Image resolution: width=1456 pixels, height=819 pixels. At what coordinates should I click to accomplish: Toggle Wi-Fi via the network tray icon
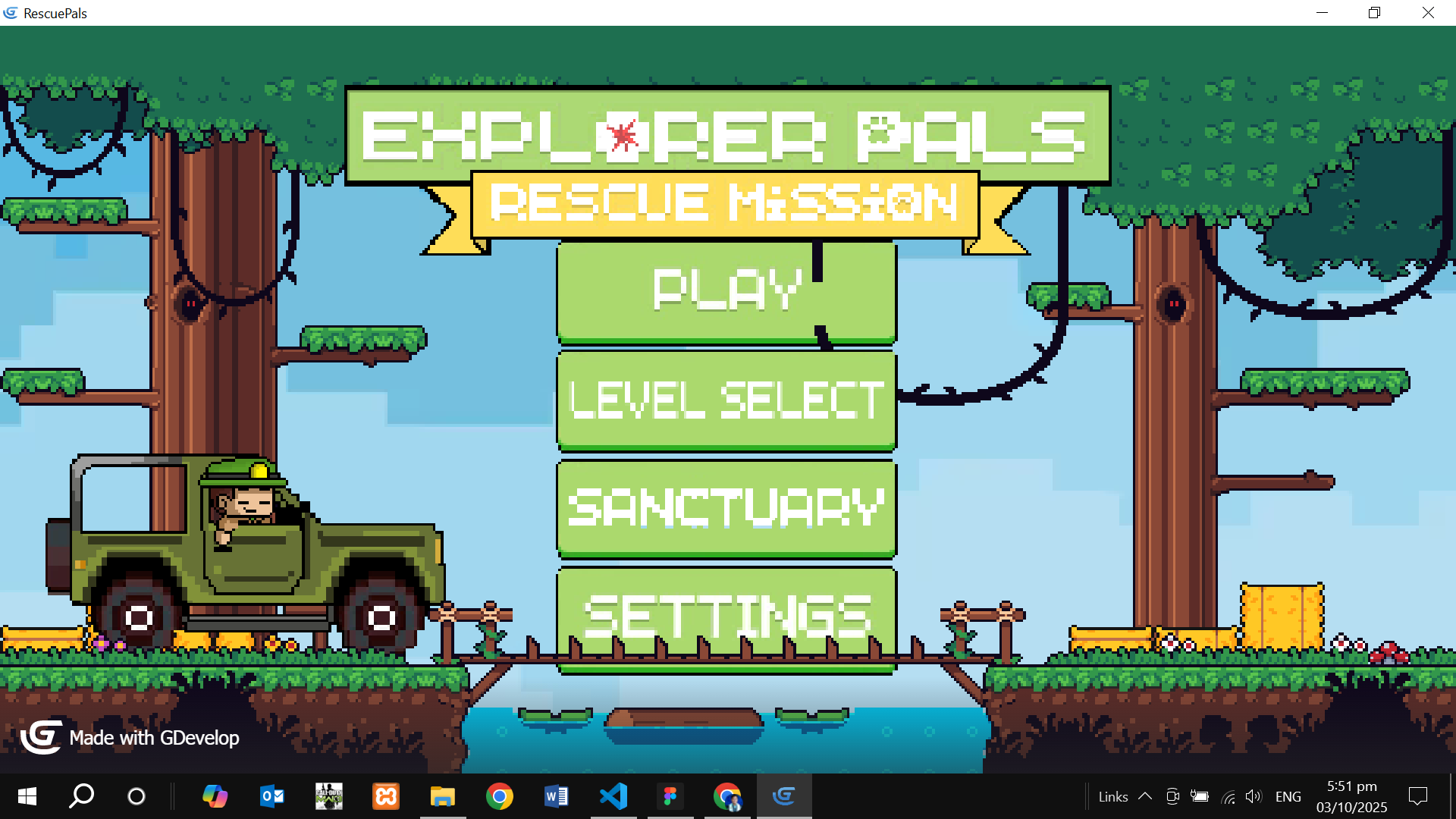1228,796
